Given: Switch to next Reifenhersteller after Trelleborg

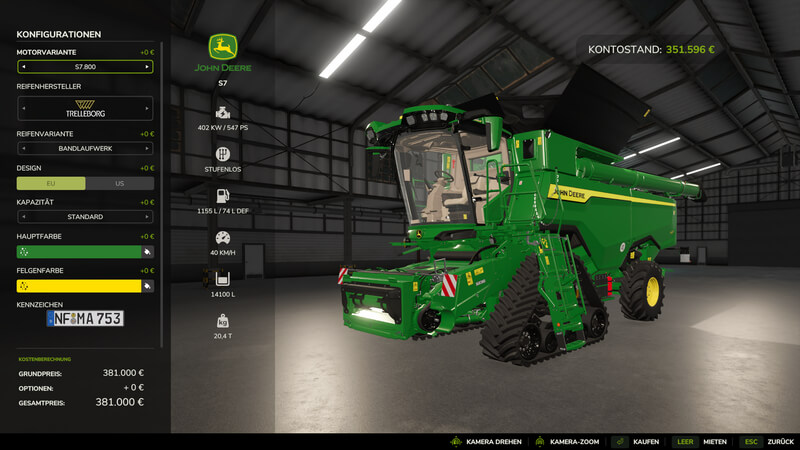Looking at the screenshot, I should 148,108.
